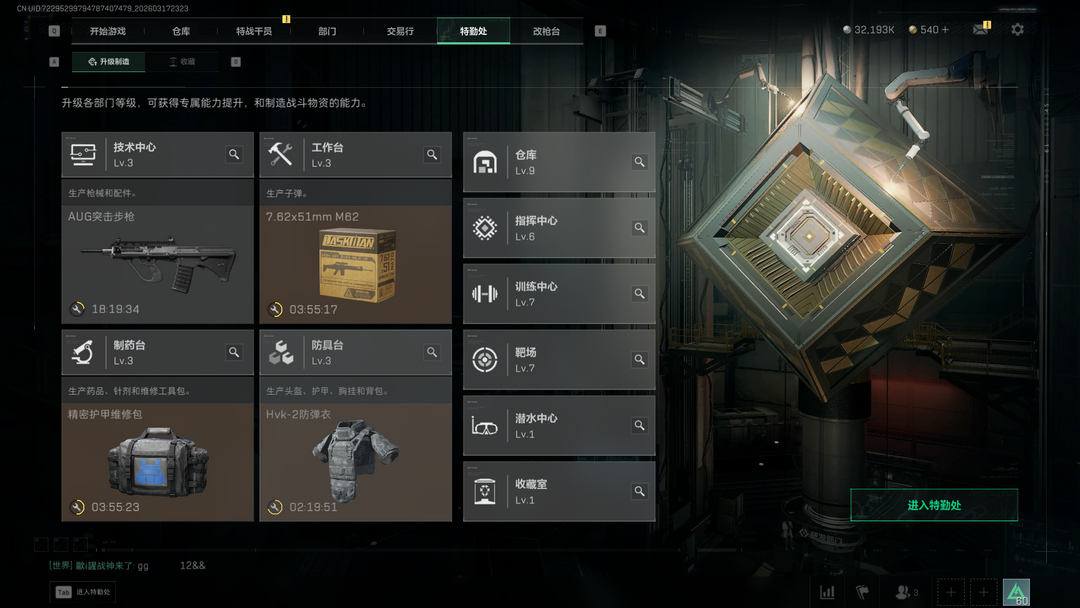Open the 开始游戏 tab
This screenshot has height=608, width=1080.
point(108,31)
